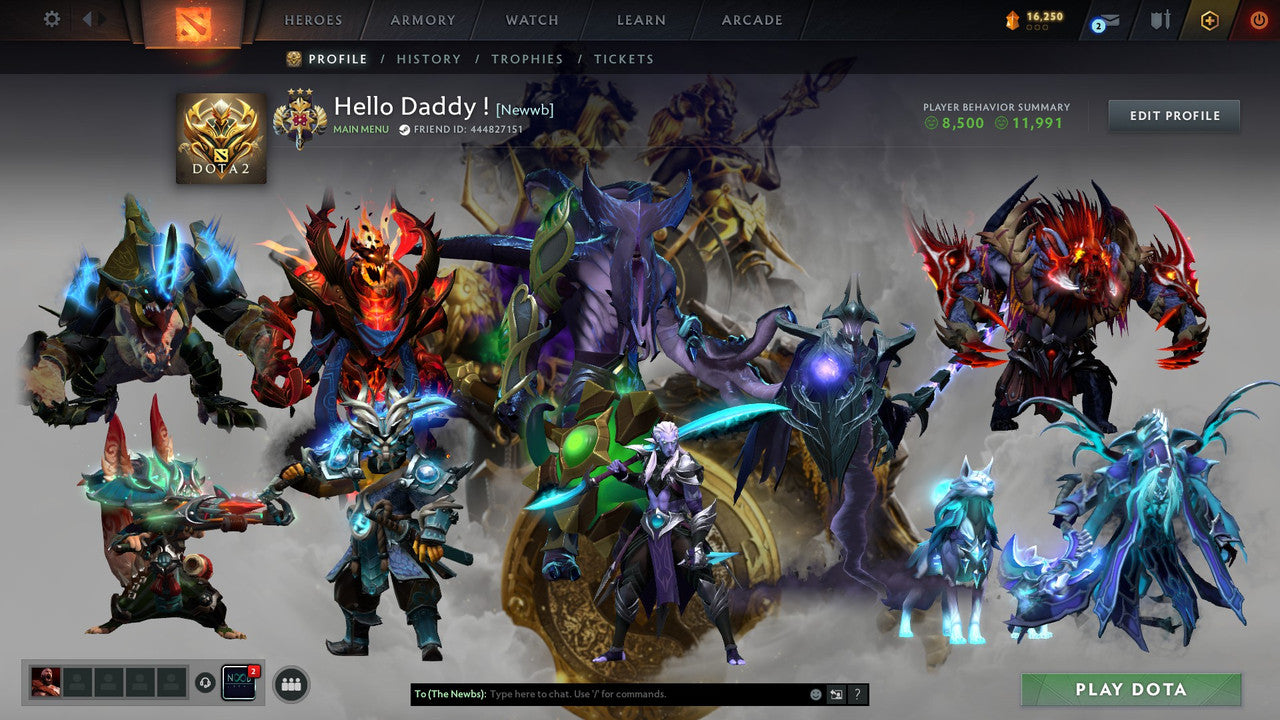Image resolution: width=1280 pixels, height=720 pixels.
Task: Open the mail notifications inbox
Action: coord(1107,21)
